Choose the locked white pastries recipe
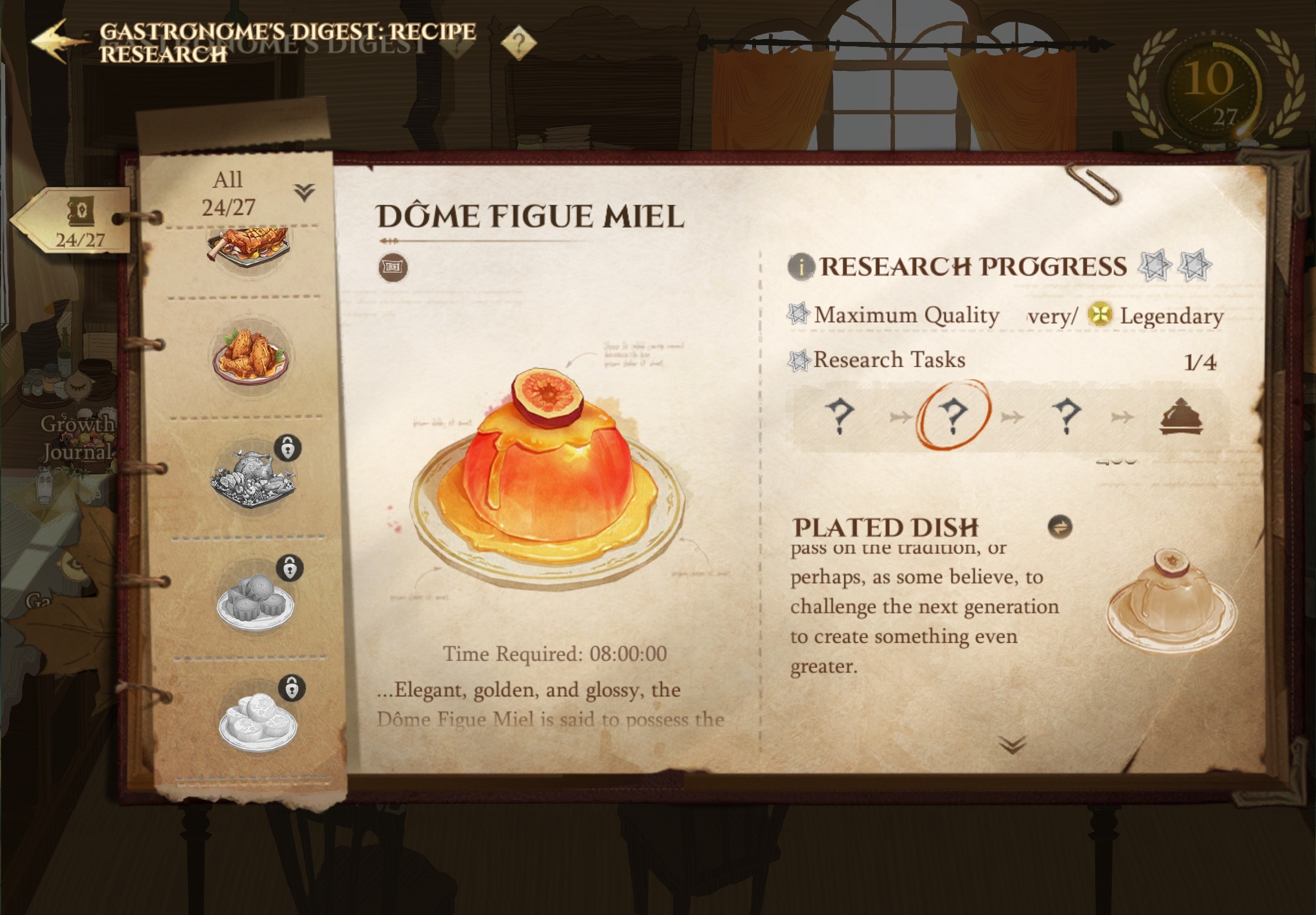 (258, 719)
